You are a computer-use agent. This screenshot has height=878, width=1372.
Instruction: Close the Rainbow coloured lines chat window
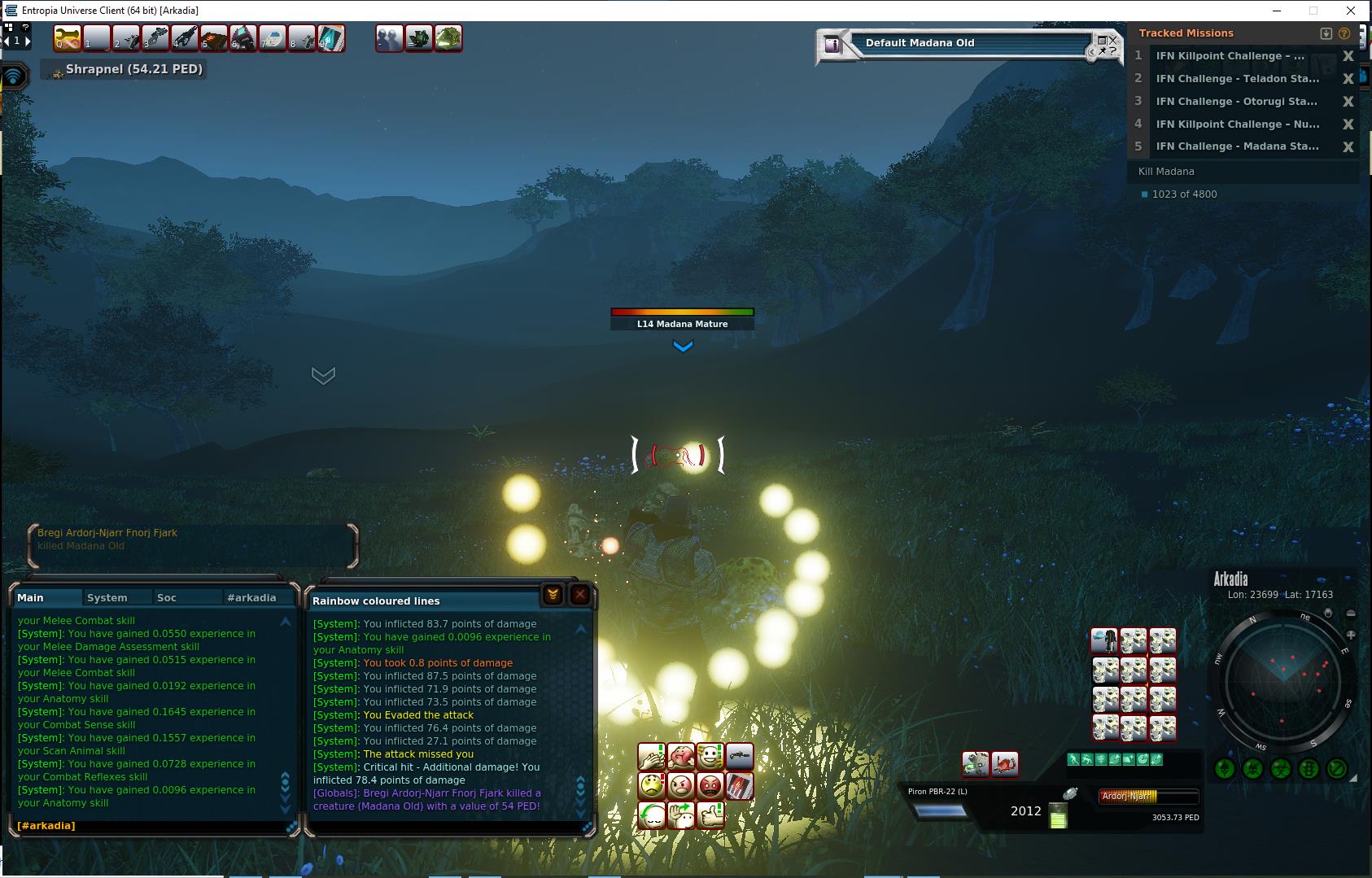[x=579, y=595]
